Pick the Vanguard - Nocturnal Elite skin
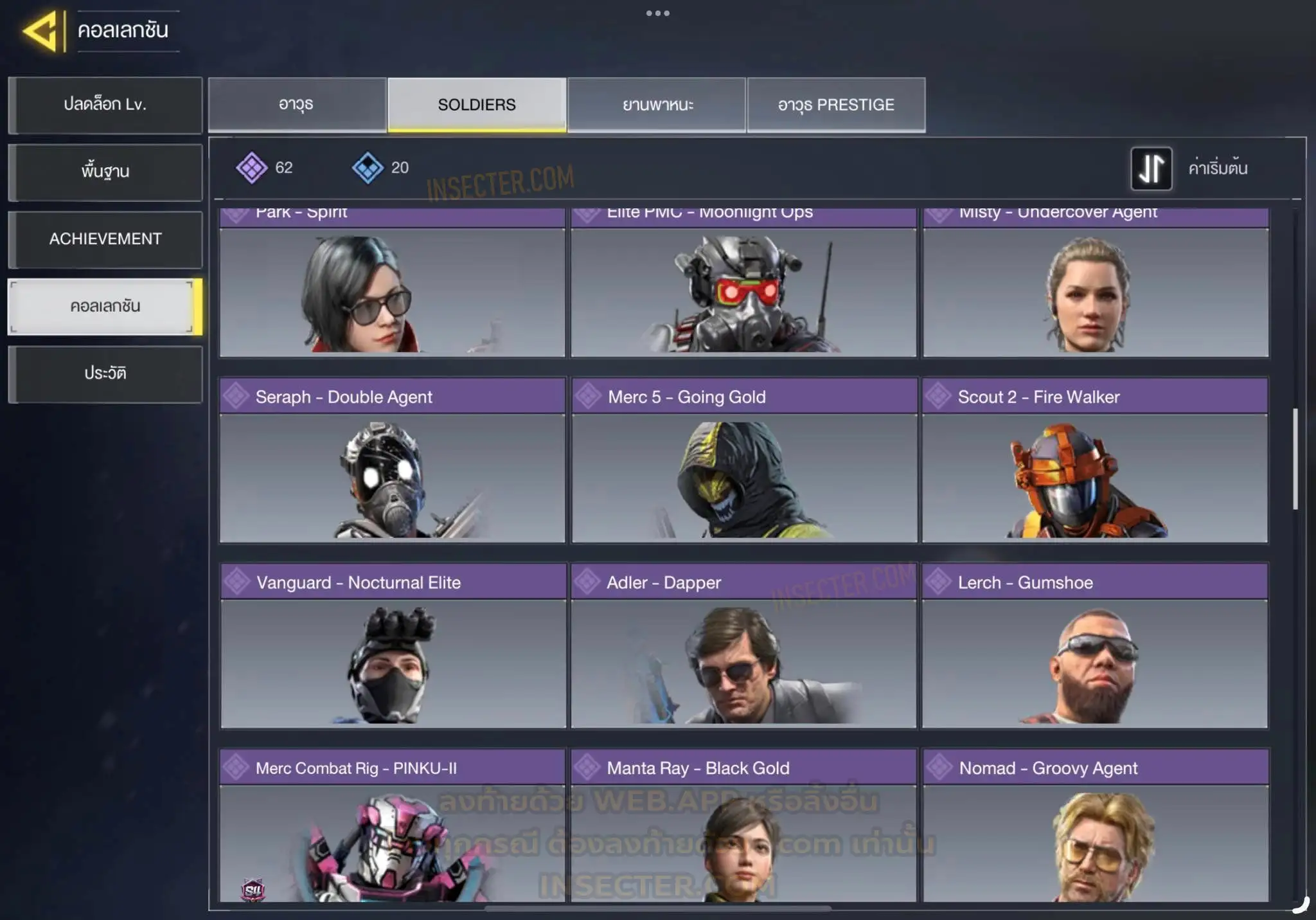Image resolution: width=1316 pixels, height=920 pixels. click(x=393, y=646)
